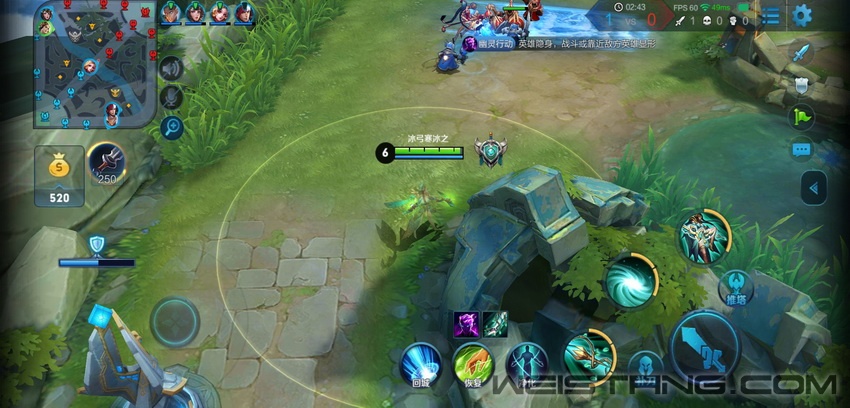
Task: Expand the left-pointing arrow panel
Action: click(814, 187)
